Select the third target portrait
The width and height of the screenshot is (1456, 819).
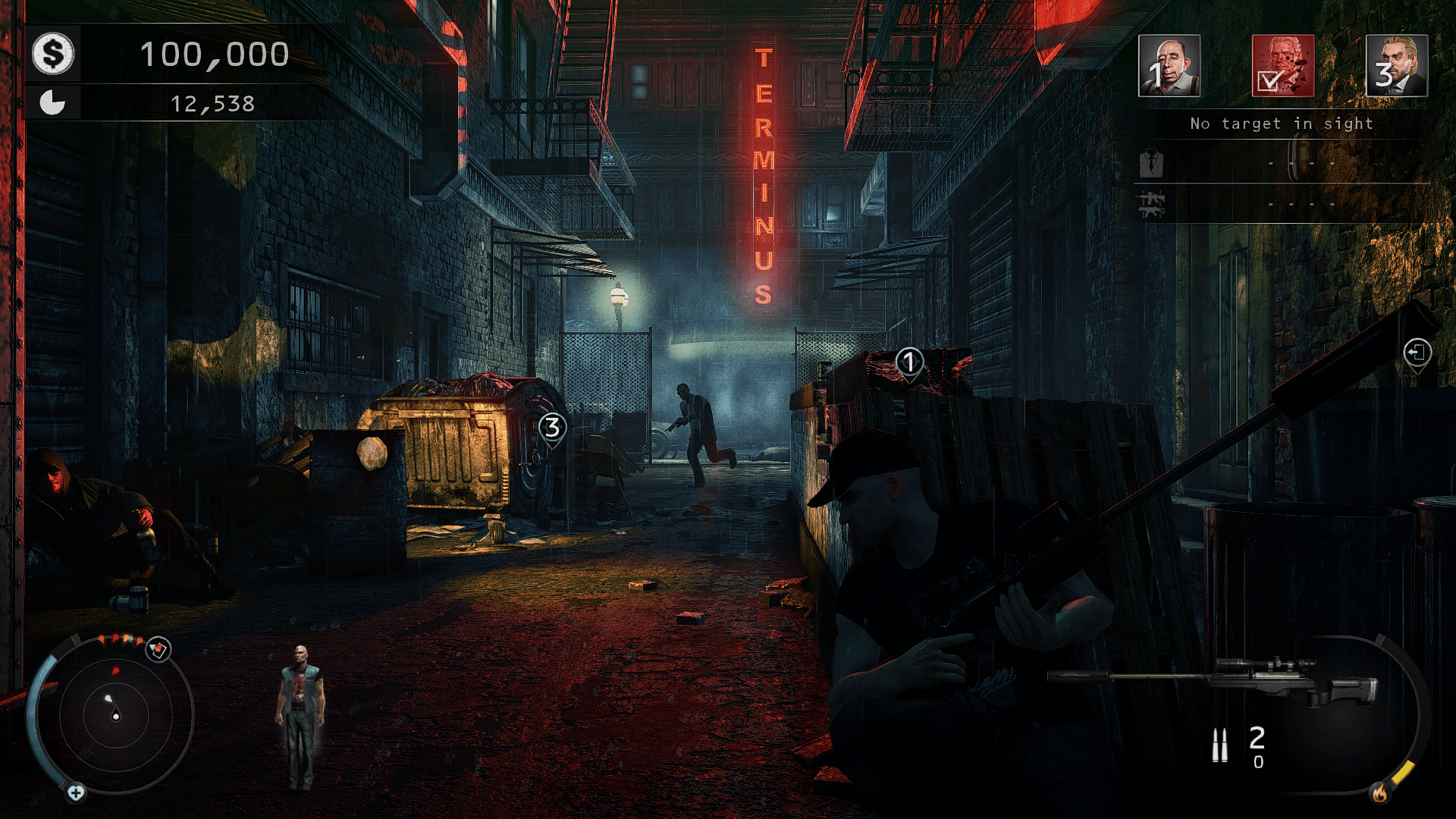click(1396, 66)
